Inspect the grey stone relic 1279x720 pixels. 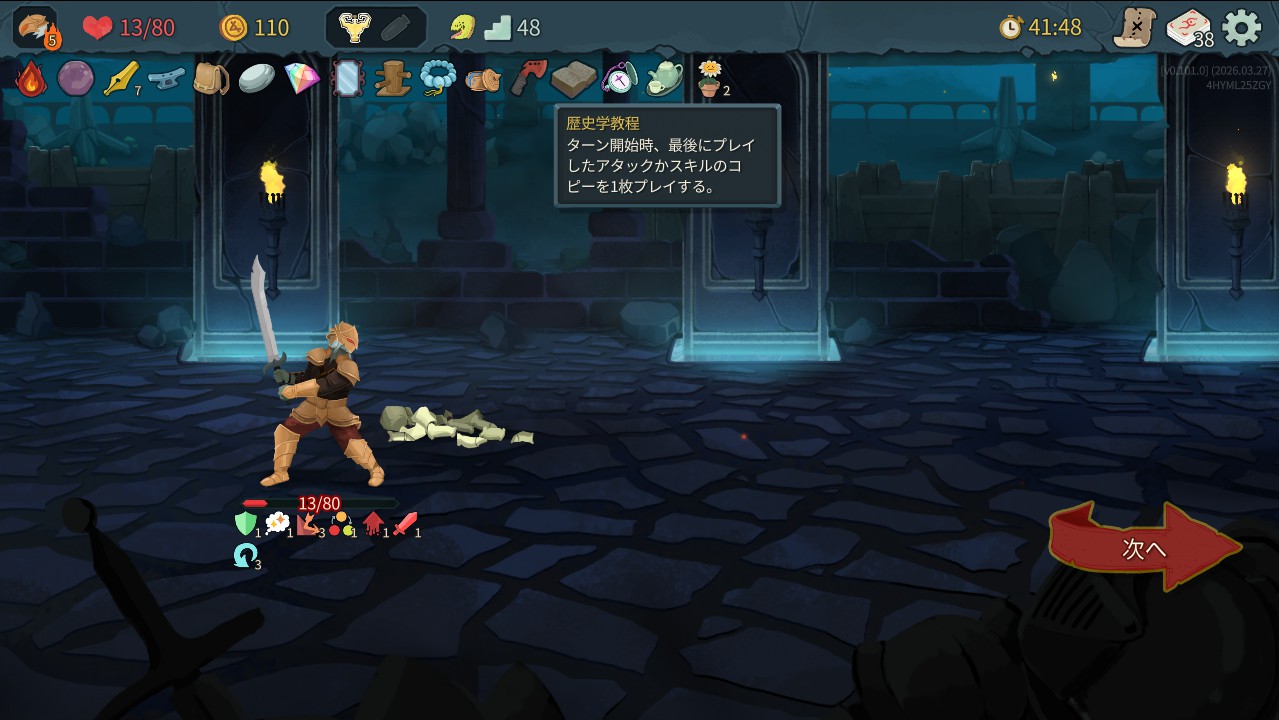click(x=256, y=78)
